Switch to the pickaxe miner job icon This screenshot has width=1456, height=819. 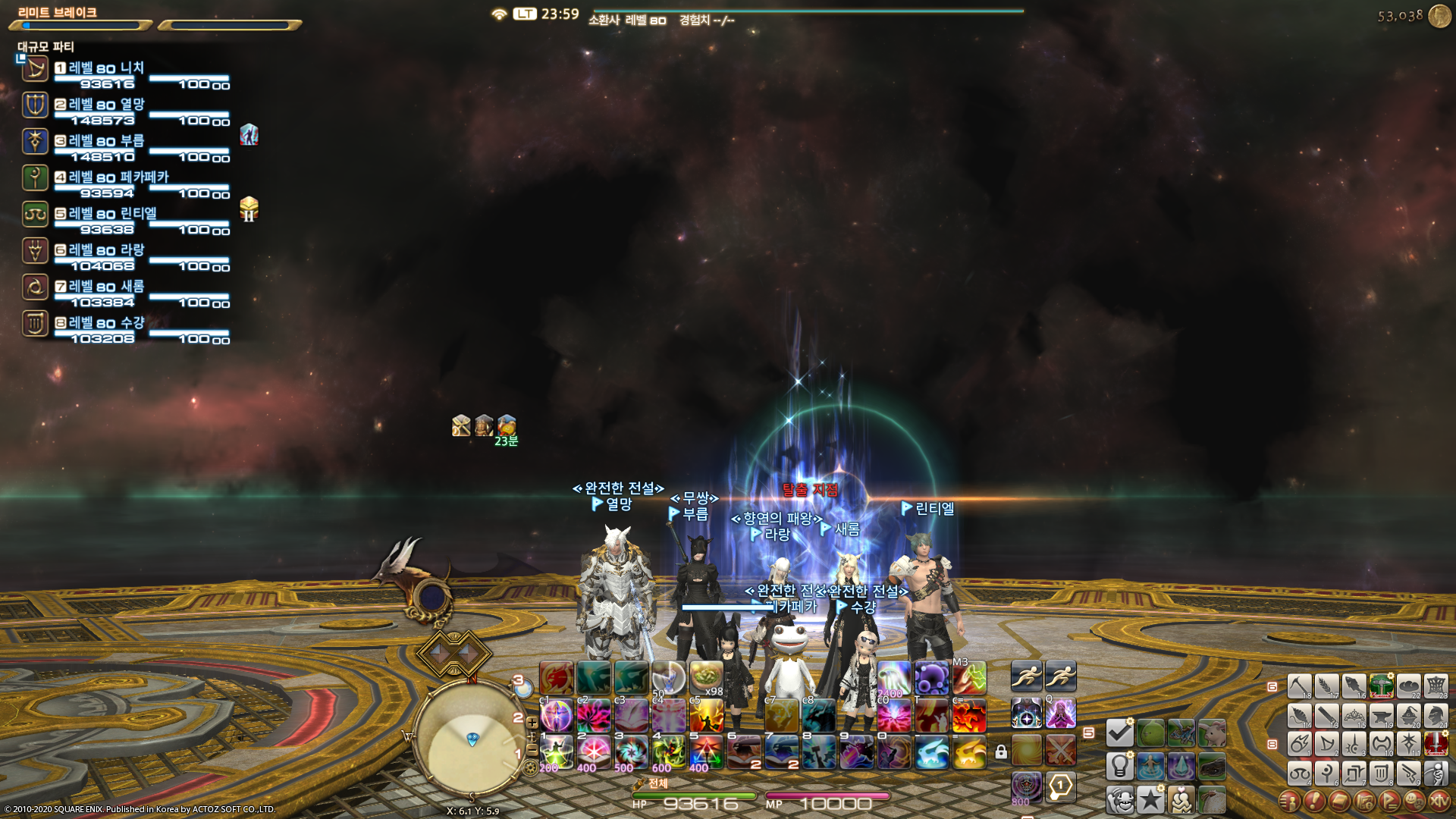pos(1299,686)
